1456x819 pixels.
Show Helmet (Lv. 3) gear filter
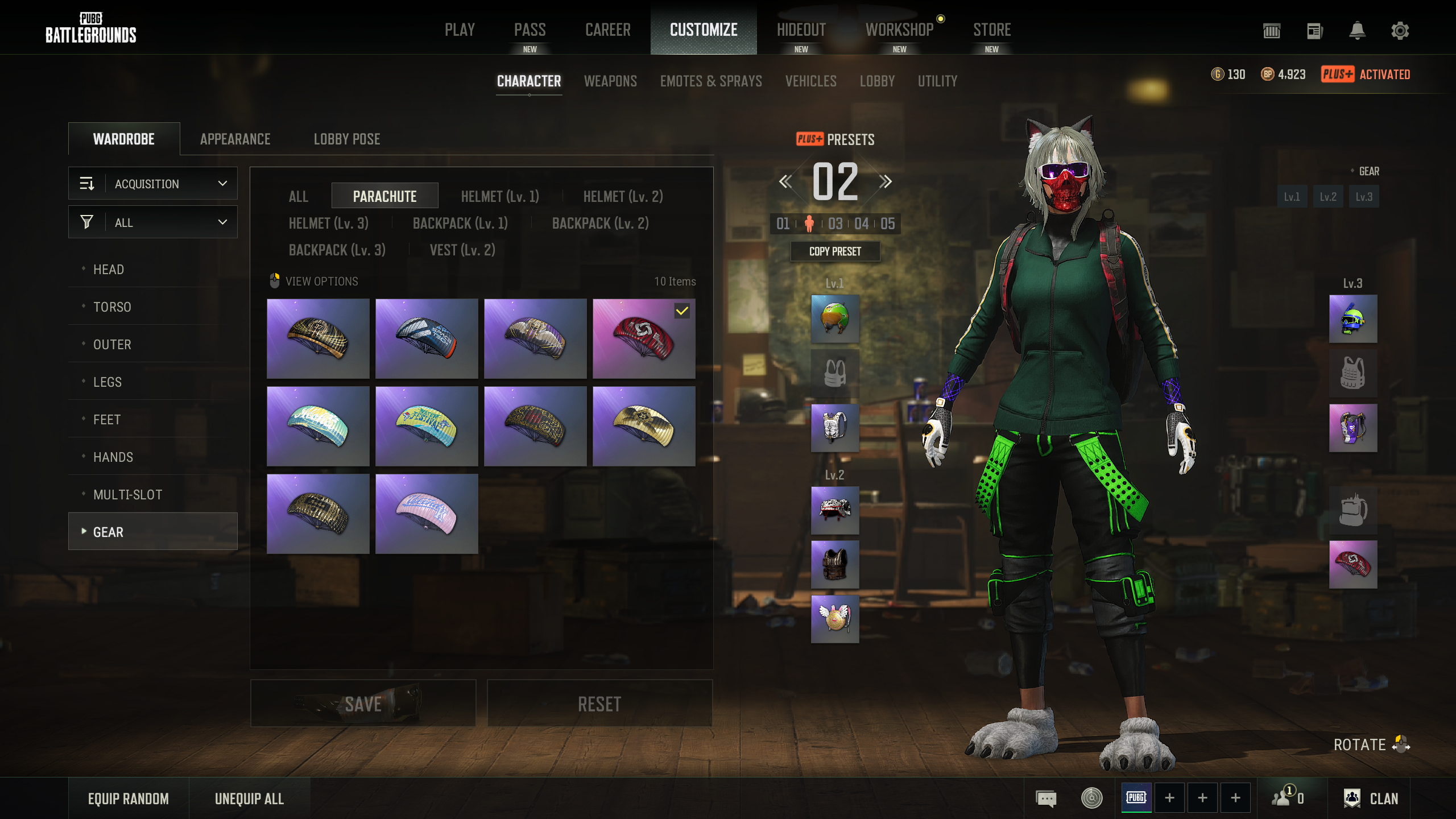pyautogui.click(x=329, y=224)
